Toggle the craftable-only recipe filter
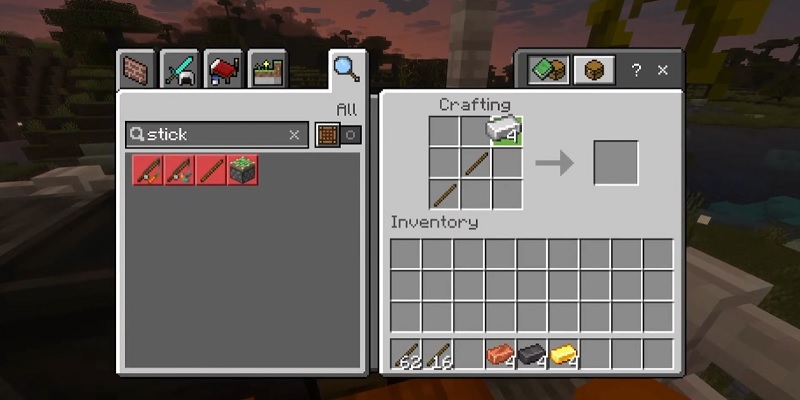 click(337, 135)
